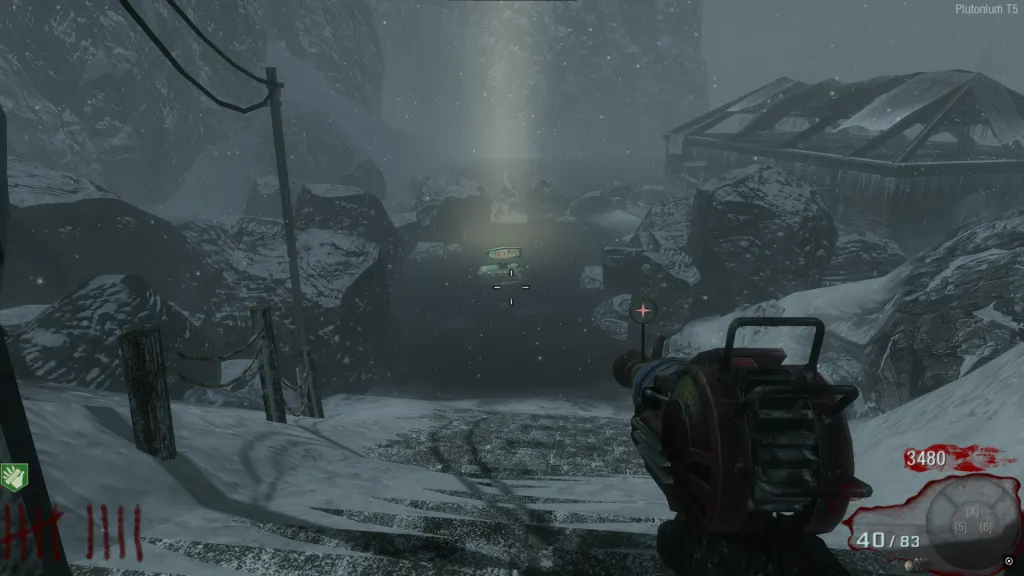Viewport: 1024px width, 576px height.
Task: Select the grenade icon below the ammo count
Action: [911, 565]
